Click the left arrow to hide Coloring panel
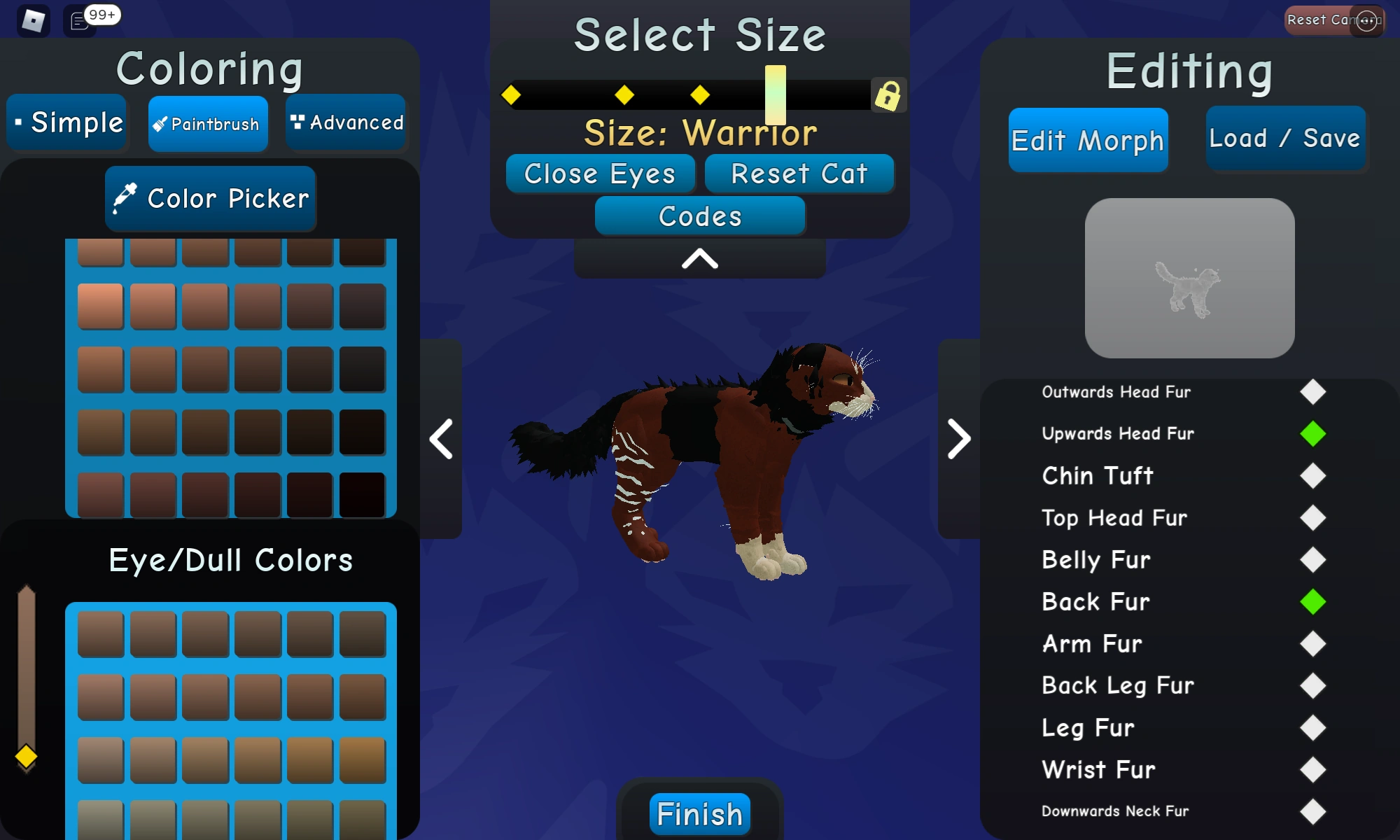 [x=441, y=439]
